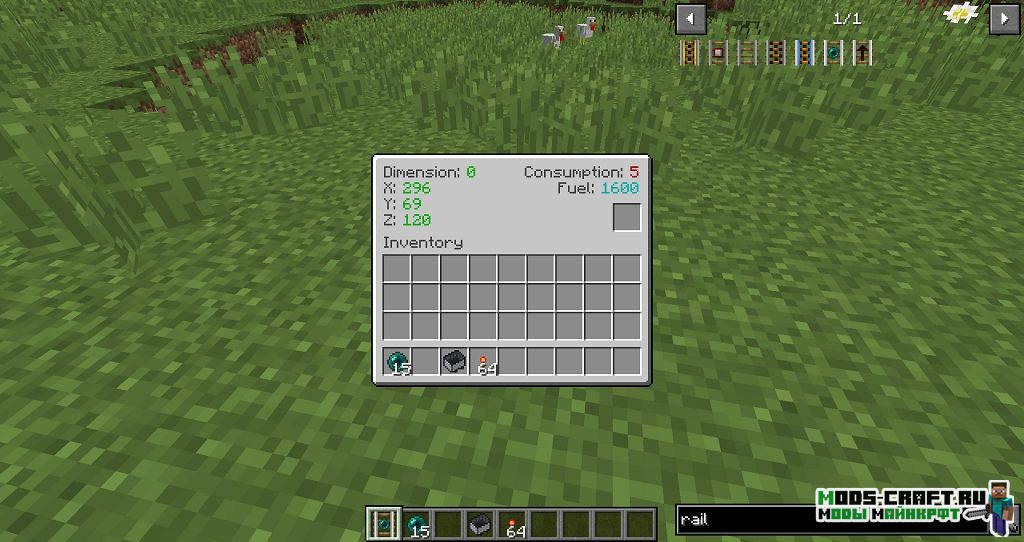Choose the ender pearl rail in item list
Viewport: 1024px width, 542px height.
click(832, 53)
